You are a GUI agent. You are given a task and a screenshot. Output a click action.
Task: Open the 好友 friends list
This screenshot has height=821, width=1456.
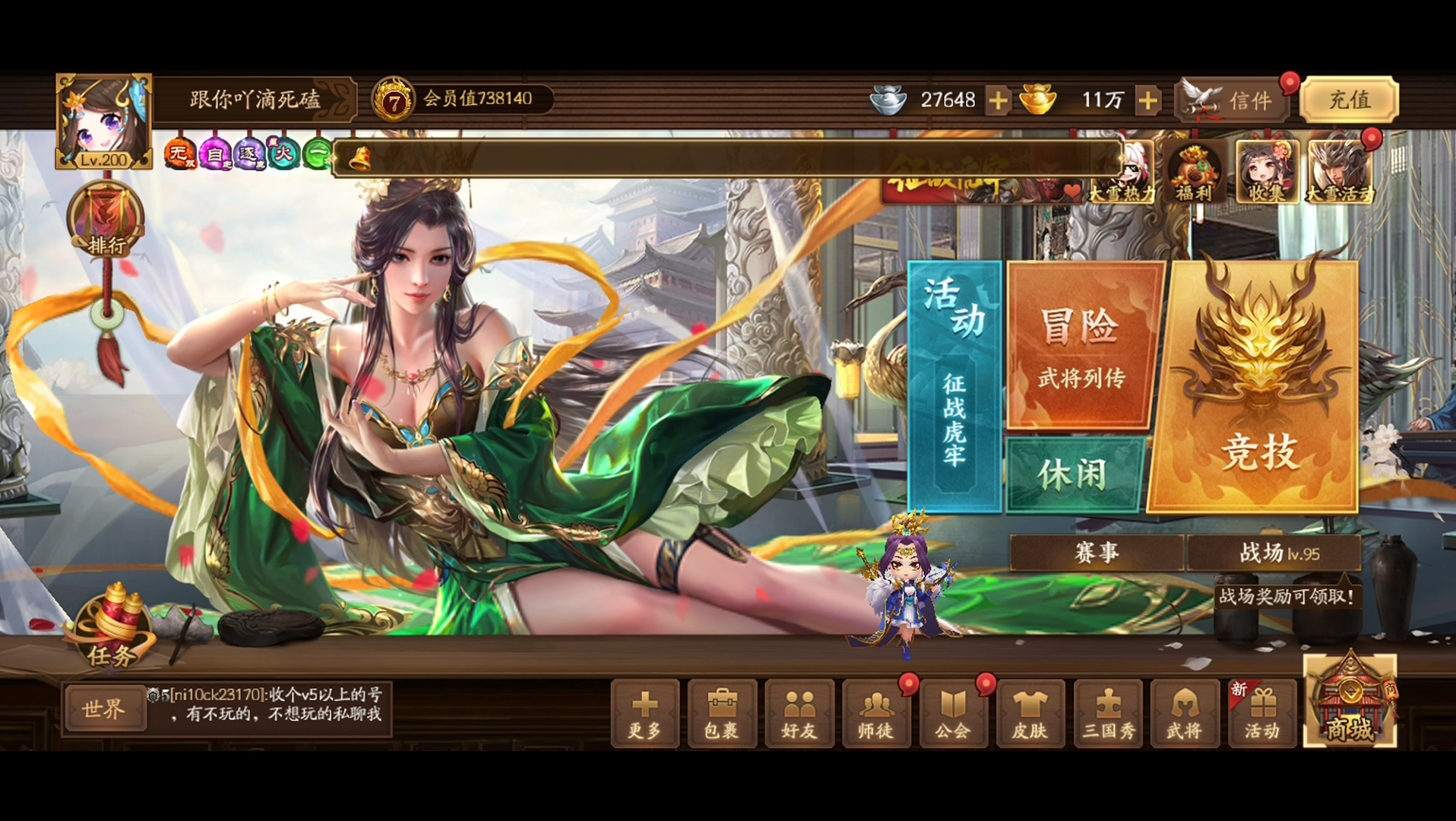pos(799,715)
